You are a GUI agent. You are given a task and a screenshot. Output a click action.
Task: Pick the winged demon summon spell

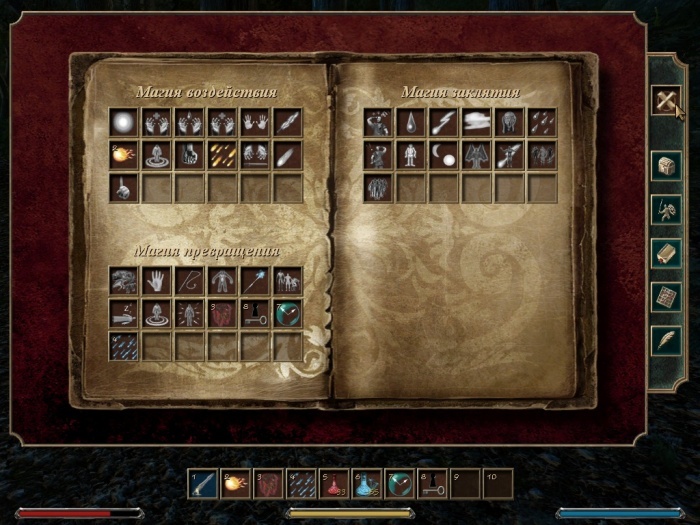pyautogui.click(x=476, y=155)
